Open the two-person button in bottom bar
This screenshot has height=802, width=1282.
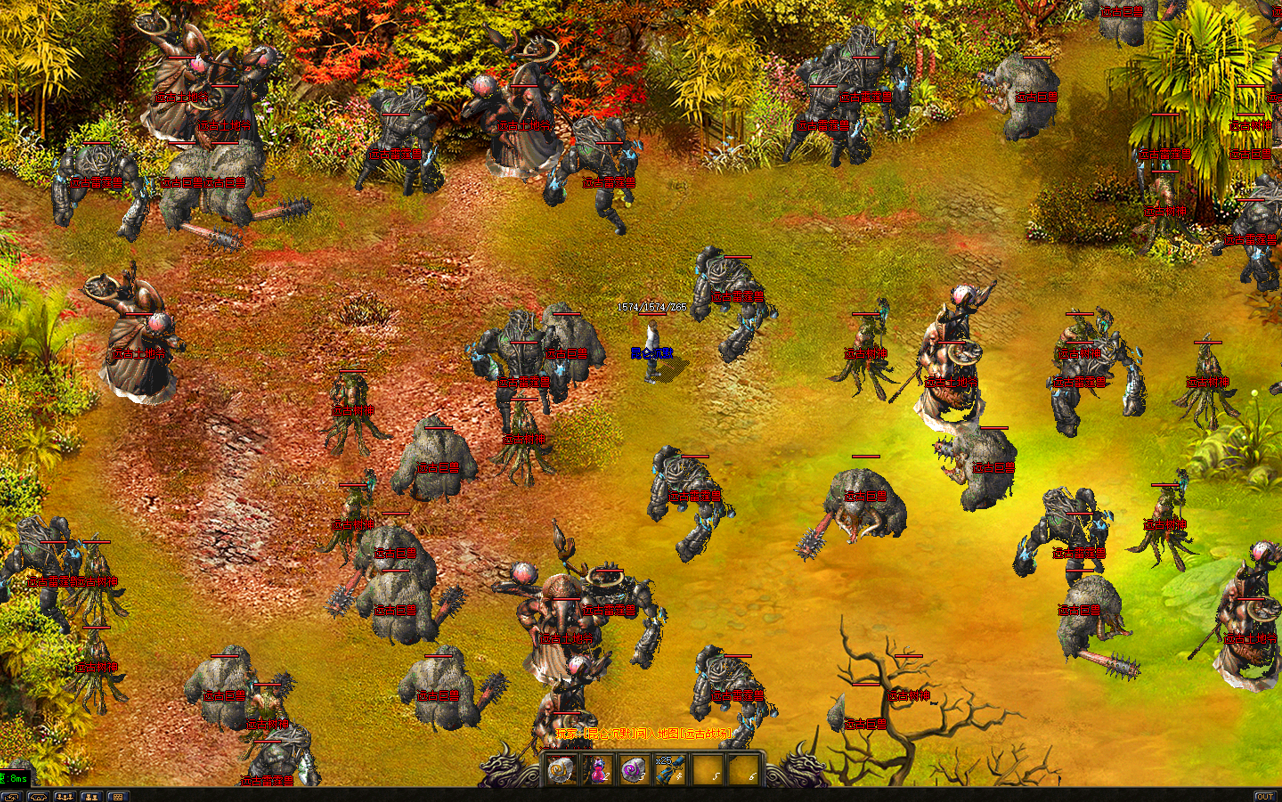point(91,797)
